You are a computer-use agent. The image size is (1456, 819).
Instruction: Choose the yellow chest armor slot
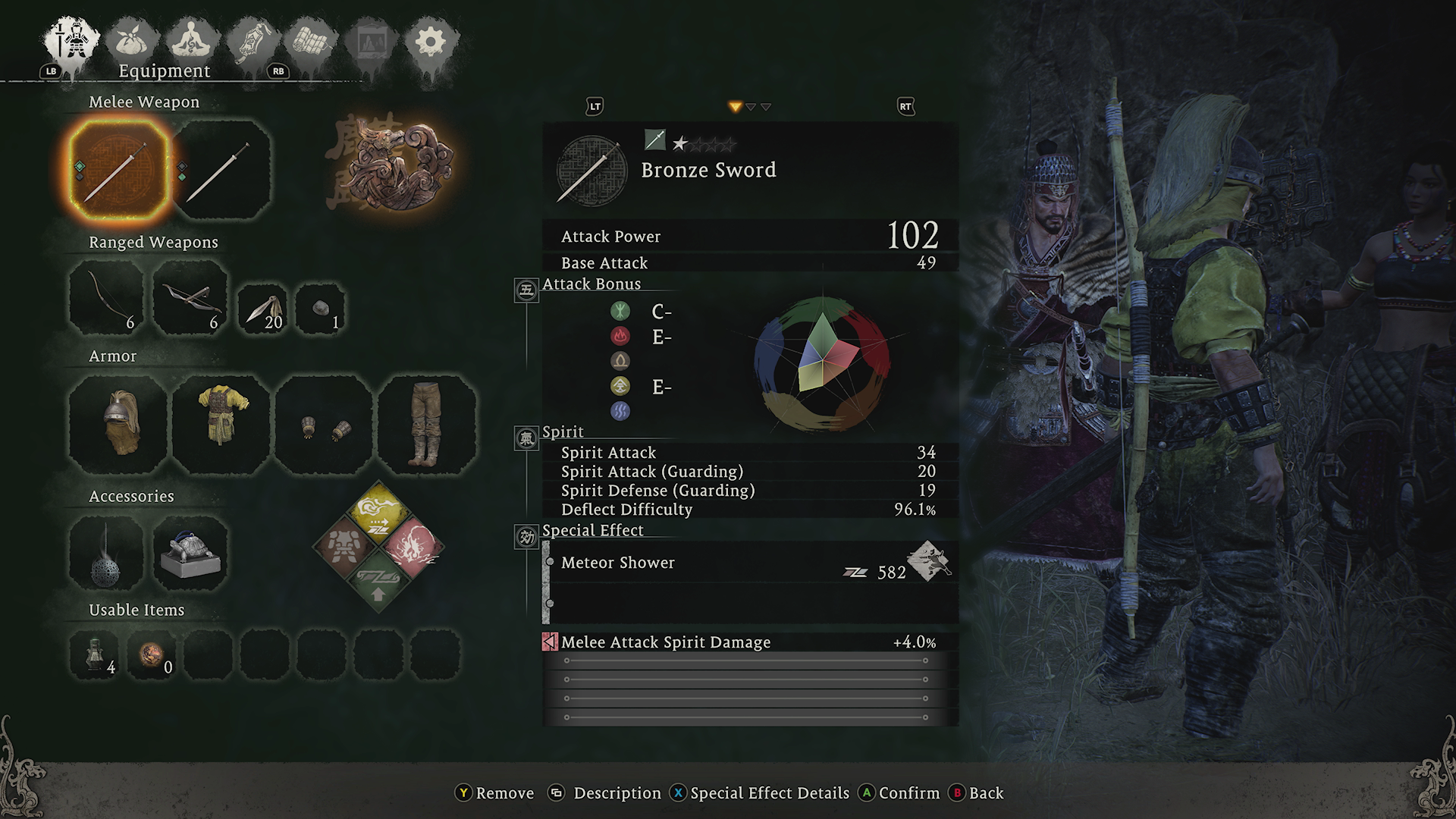(x=221, y=425)
